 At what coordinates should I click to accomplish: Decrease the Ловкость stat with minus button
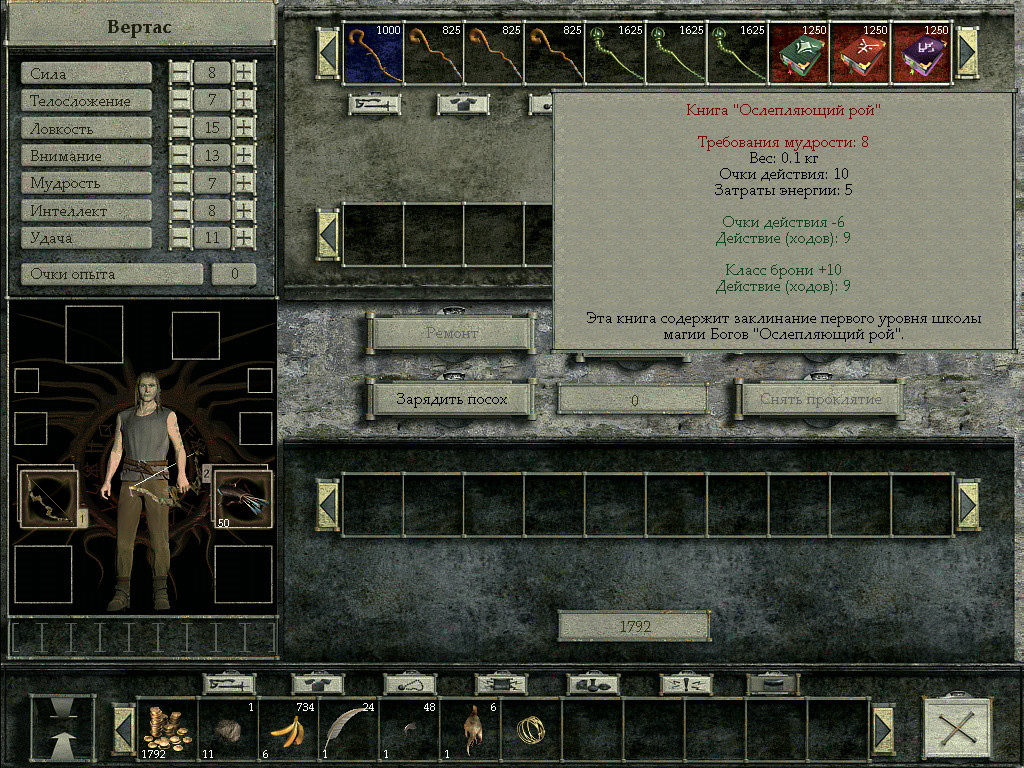pos(180,129)
